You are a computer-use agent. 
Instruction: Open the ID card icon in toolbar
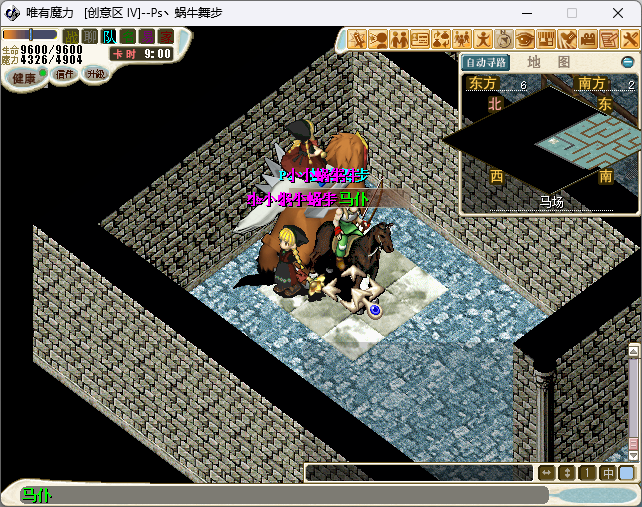click(x=420, y=39)
